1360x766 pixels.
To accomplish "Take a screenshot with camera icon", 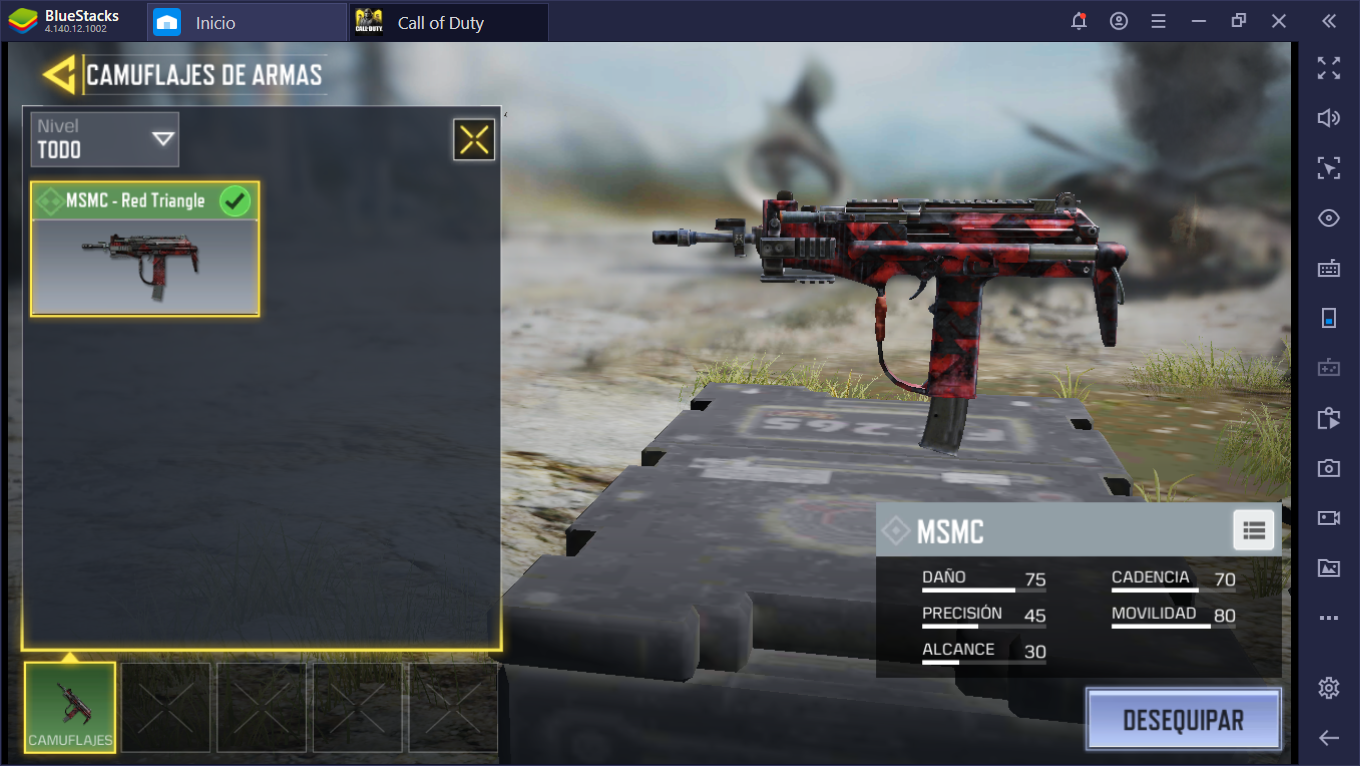I will [x=1328, y=467].
